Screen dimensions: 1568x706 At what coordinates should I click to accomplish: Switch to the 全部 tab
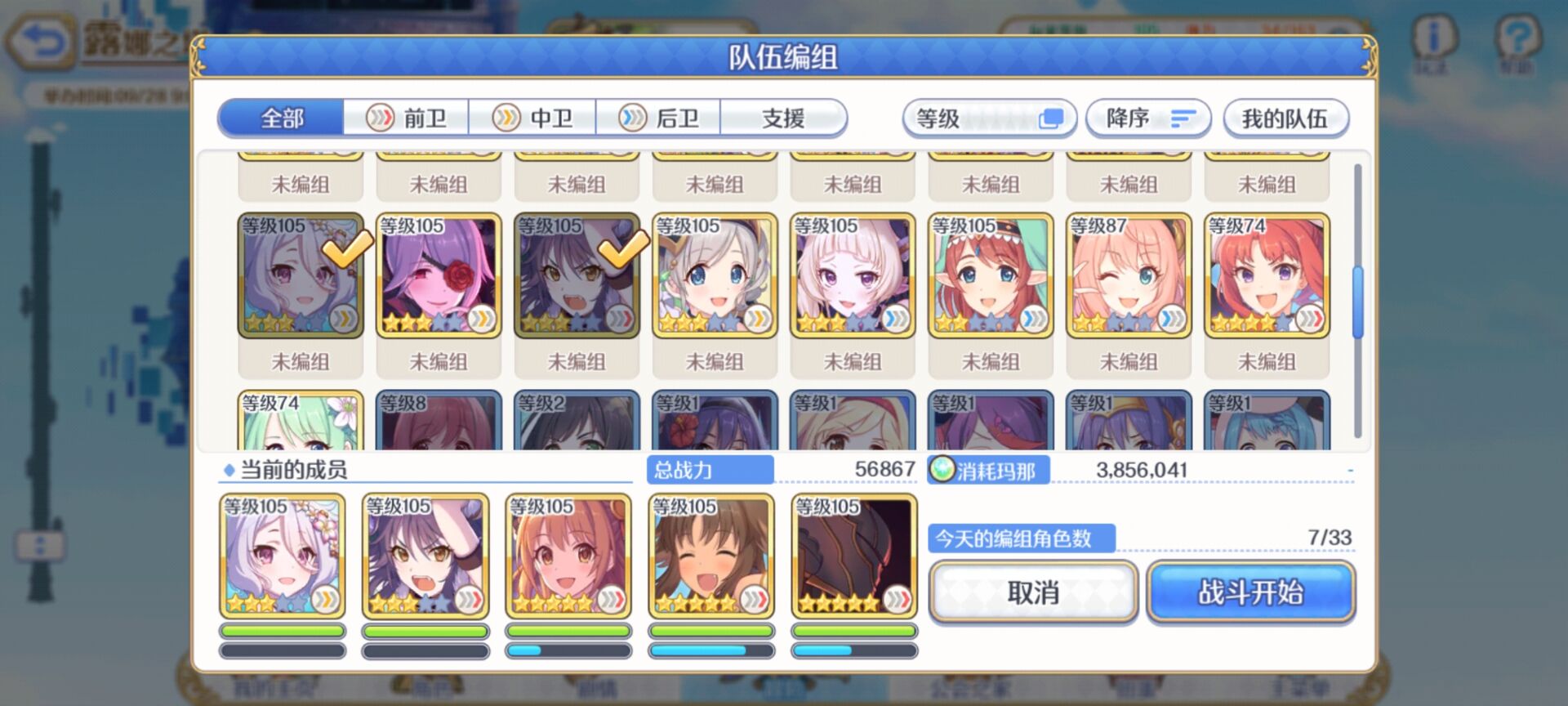click(281, 118)
